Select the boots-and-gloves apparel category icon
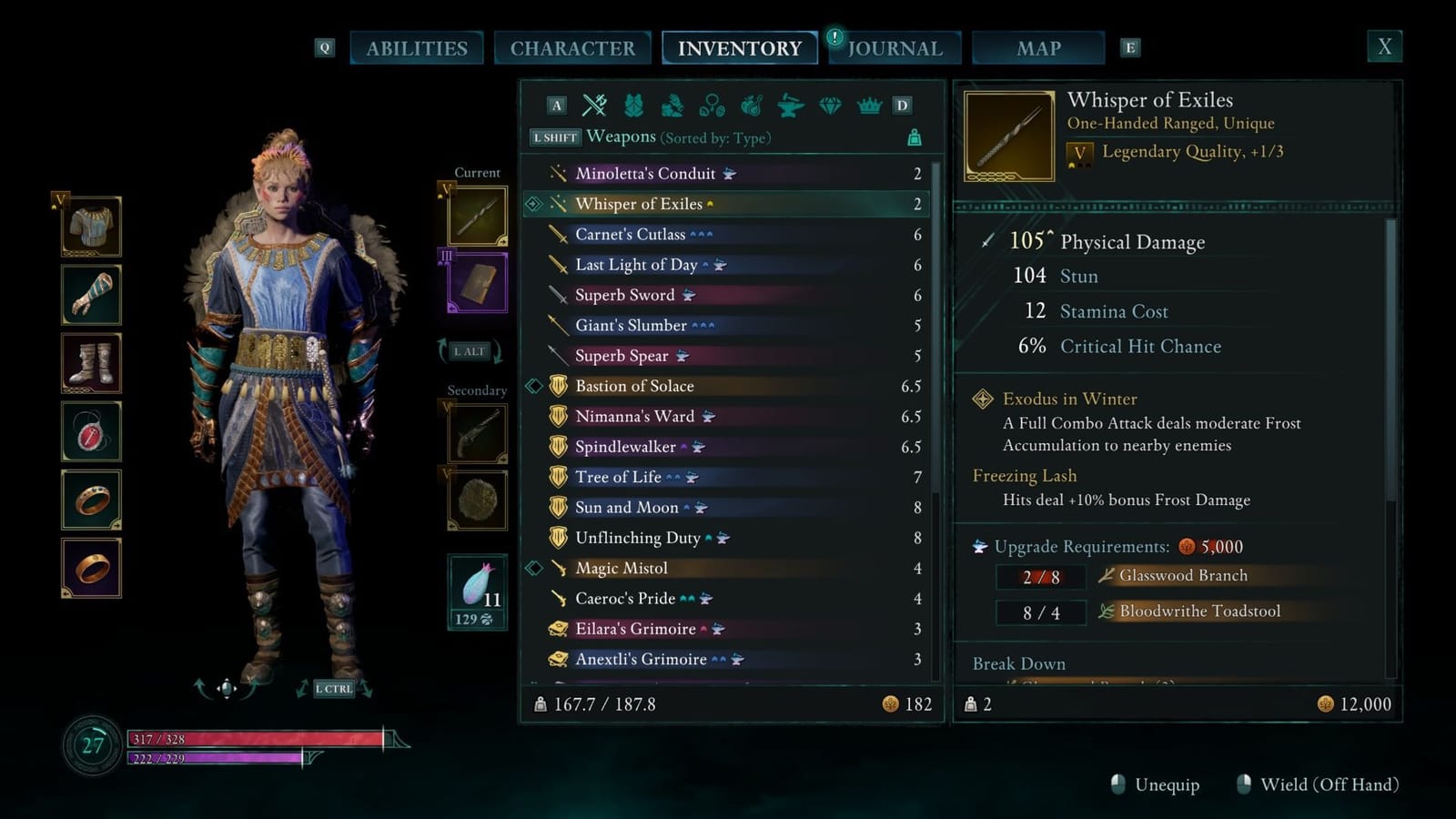Viewport: 1456px width, 819px height. point(671,106)
